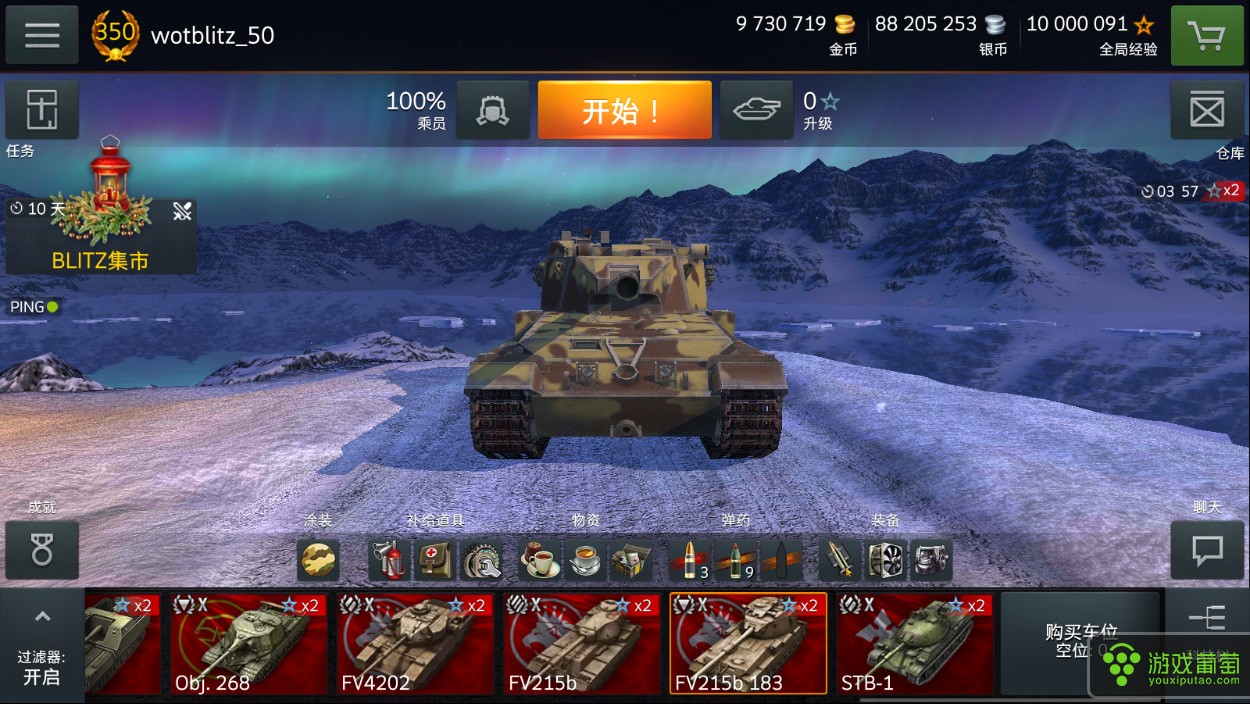Open the BLITZ集市 event banner
Viewport: 1250px width, 704px height.
click(101, 235)
